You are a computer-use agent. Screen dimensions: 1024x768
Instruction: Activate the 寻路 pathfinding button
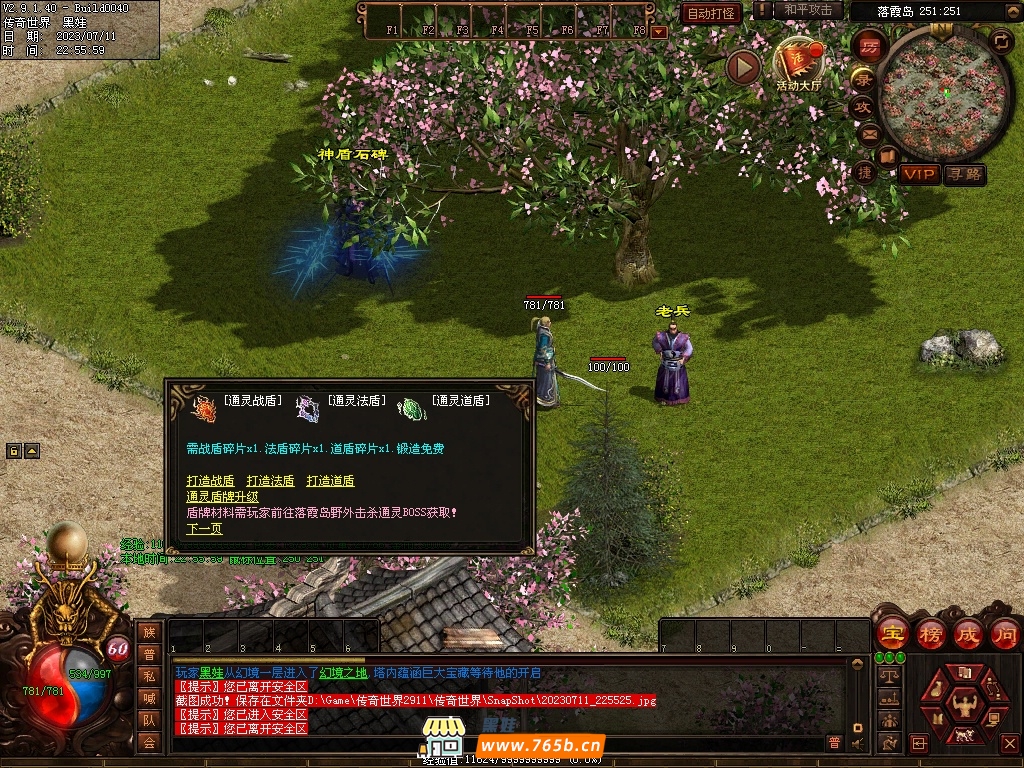tap(964, 175)
